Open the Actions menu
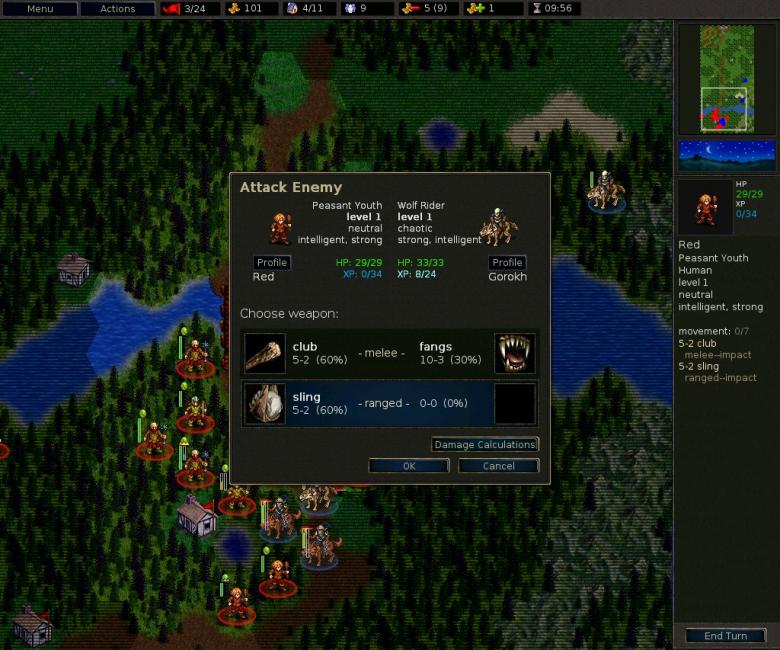 (x=117, y=9)
